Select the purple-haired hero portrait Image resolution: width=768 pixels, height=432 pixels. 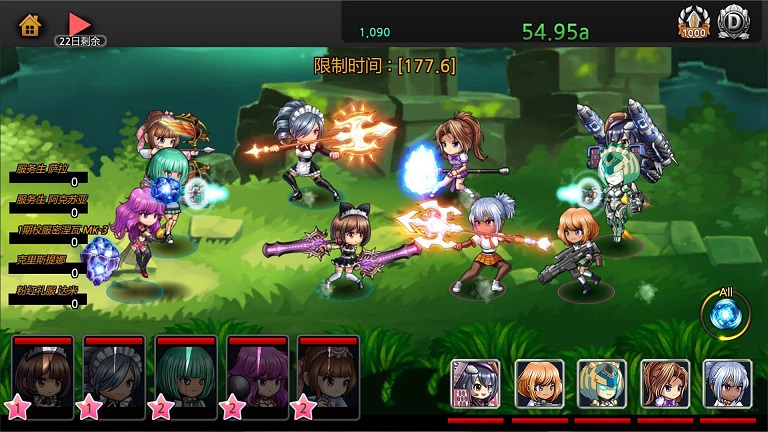pyautogui.click(x=259, y=373)
